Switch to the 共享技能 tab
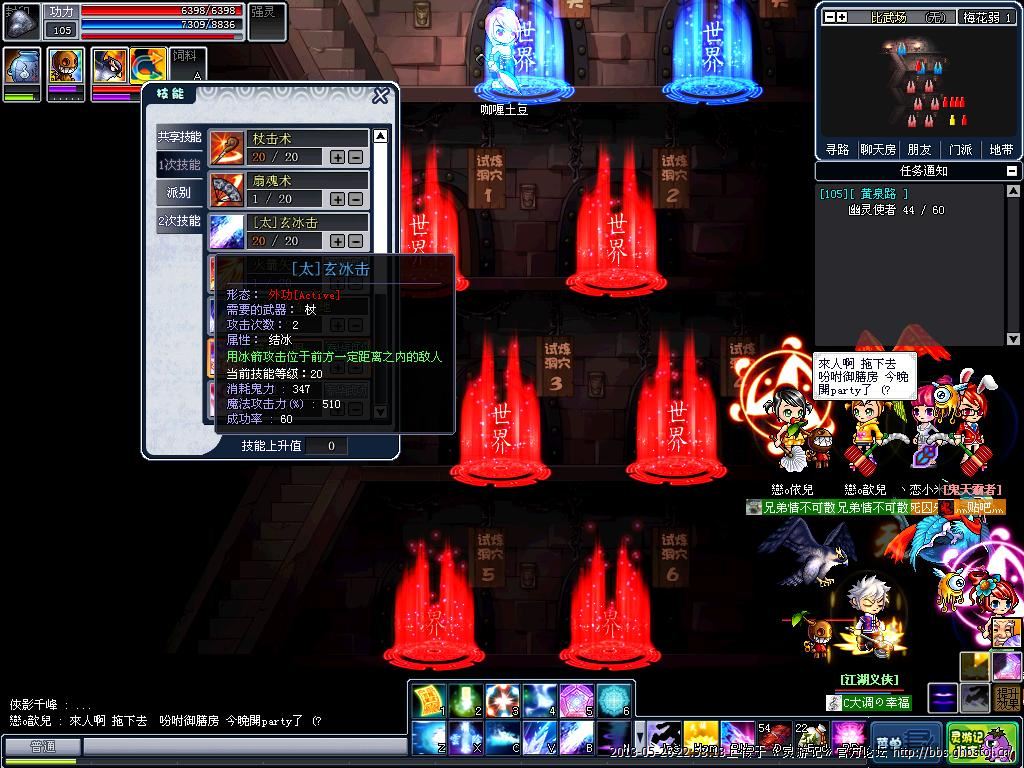1024x768 pixels. click(x=179, y=137)
